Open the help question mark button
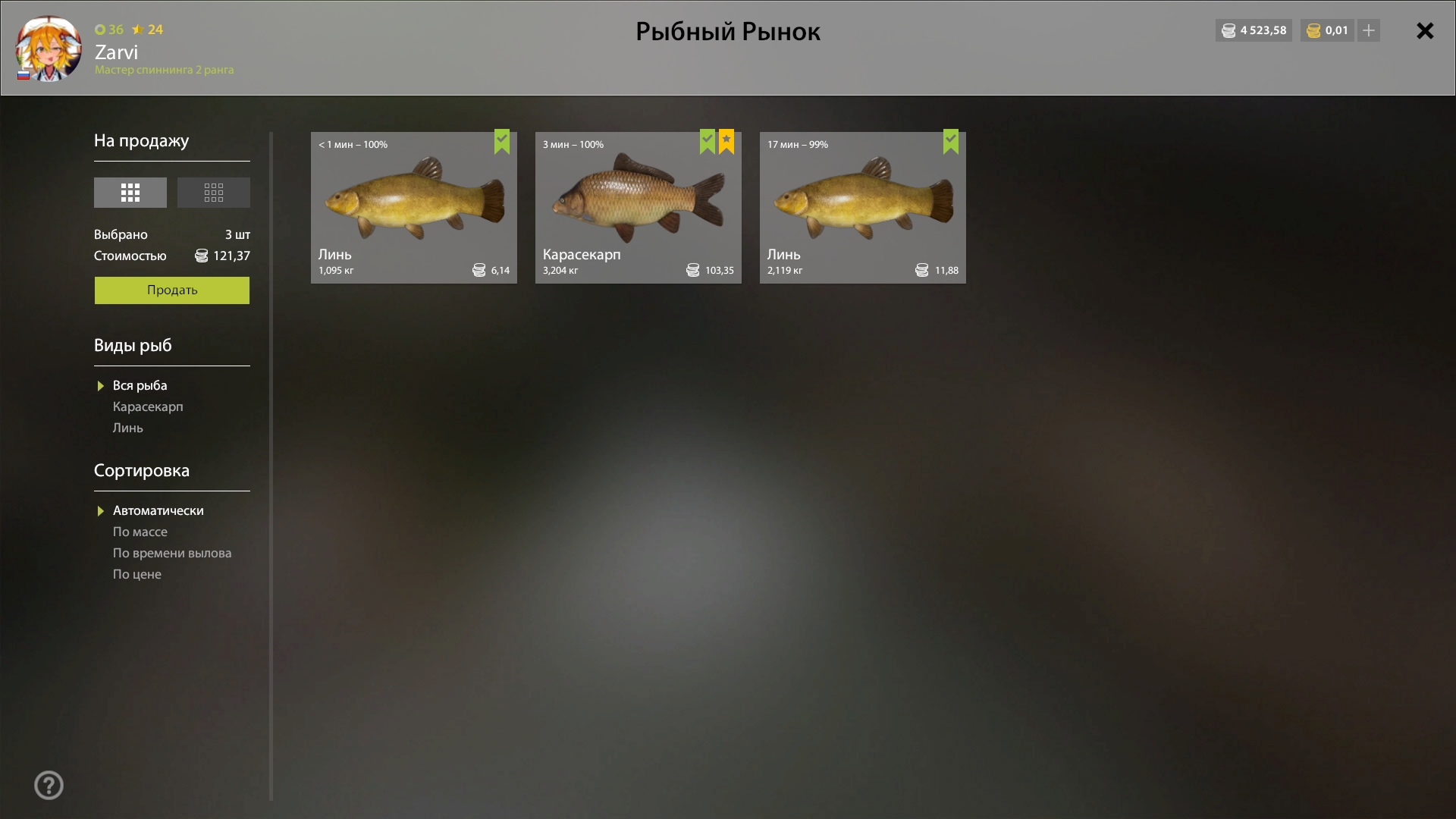The image size is (1456, 819). (x=49, y=786)
